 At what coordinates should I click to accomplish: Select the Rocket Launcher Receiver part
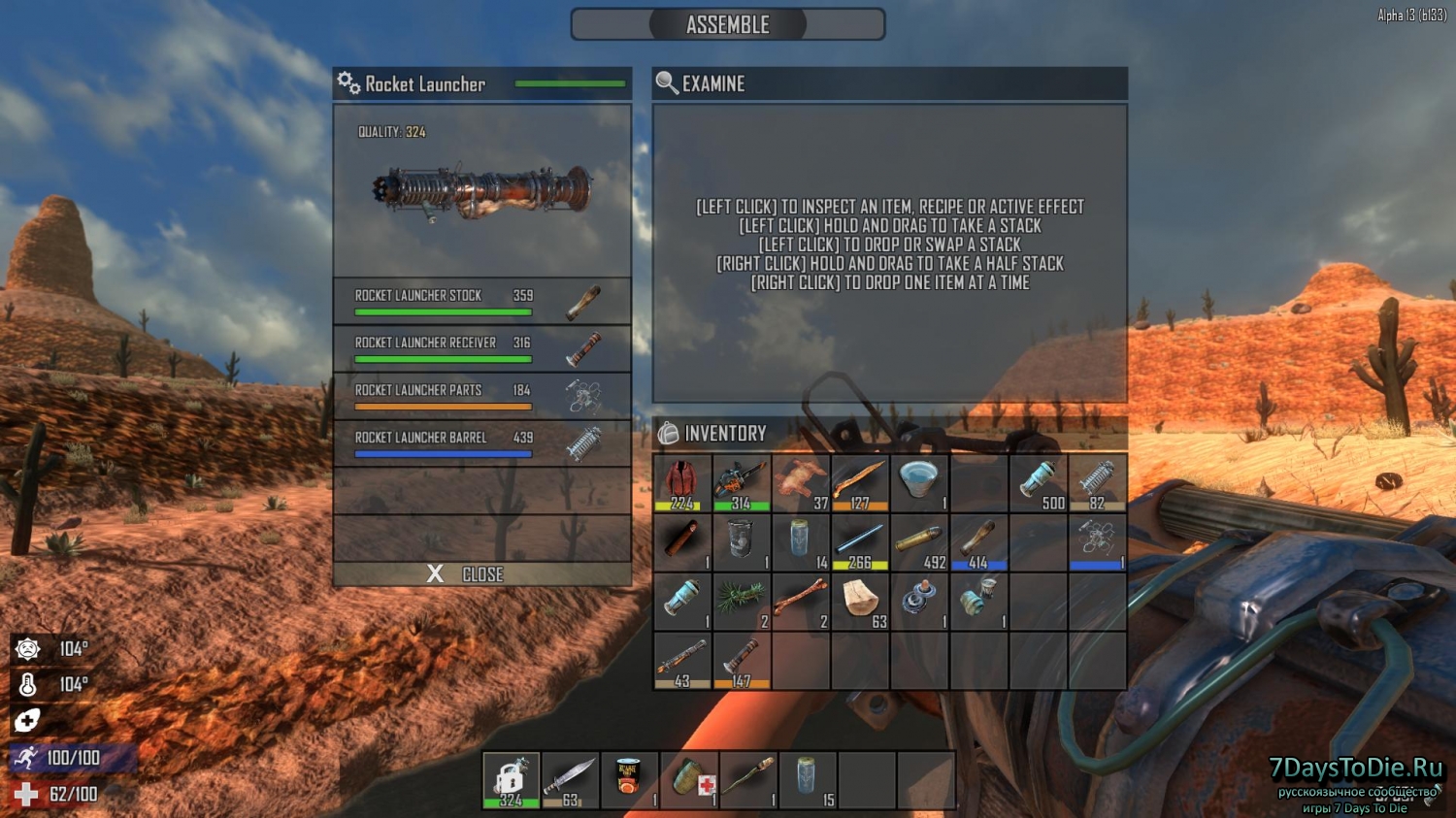(x=481, y=348)
